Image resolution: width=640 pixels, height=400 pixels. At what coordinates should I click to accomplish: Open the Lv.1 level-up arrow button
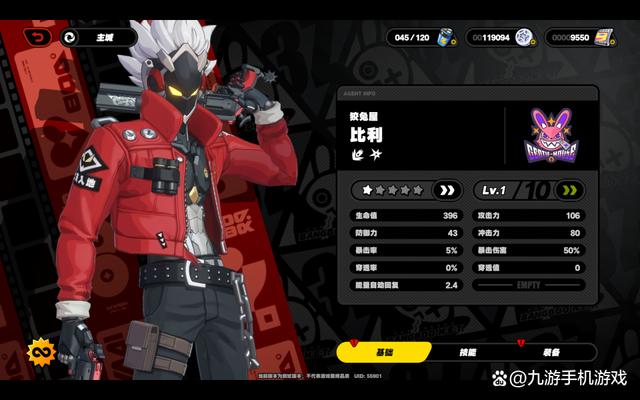tap(571, 190)
